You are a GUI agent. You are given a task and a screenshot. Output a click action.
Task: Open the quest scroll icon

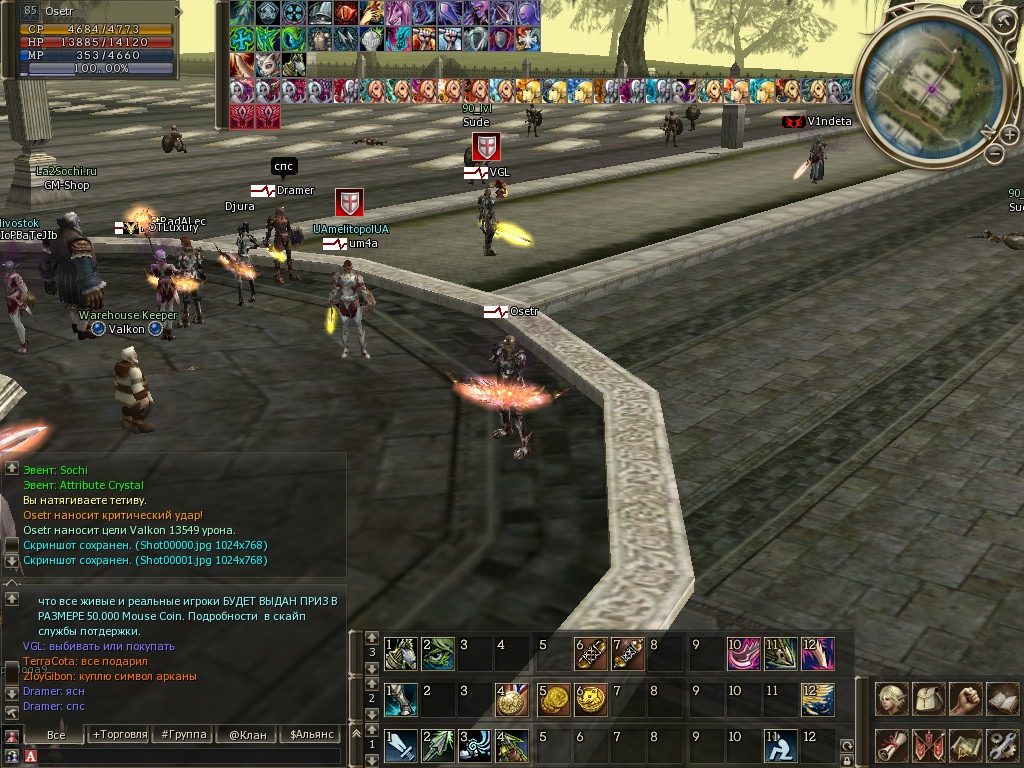pyautogui.click(x=892, y=745)
